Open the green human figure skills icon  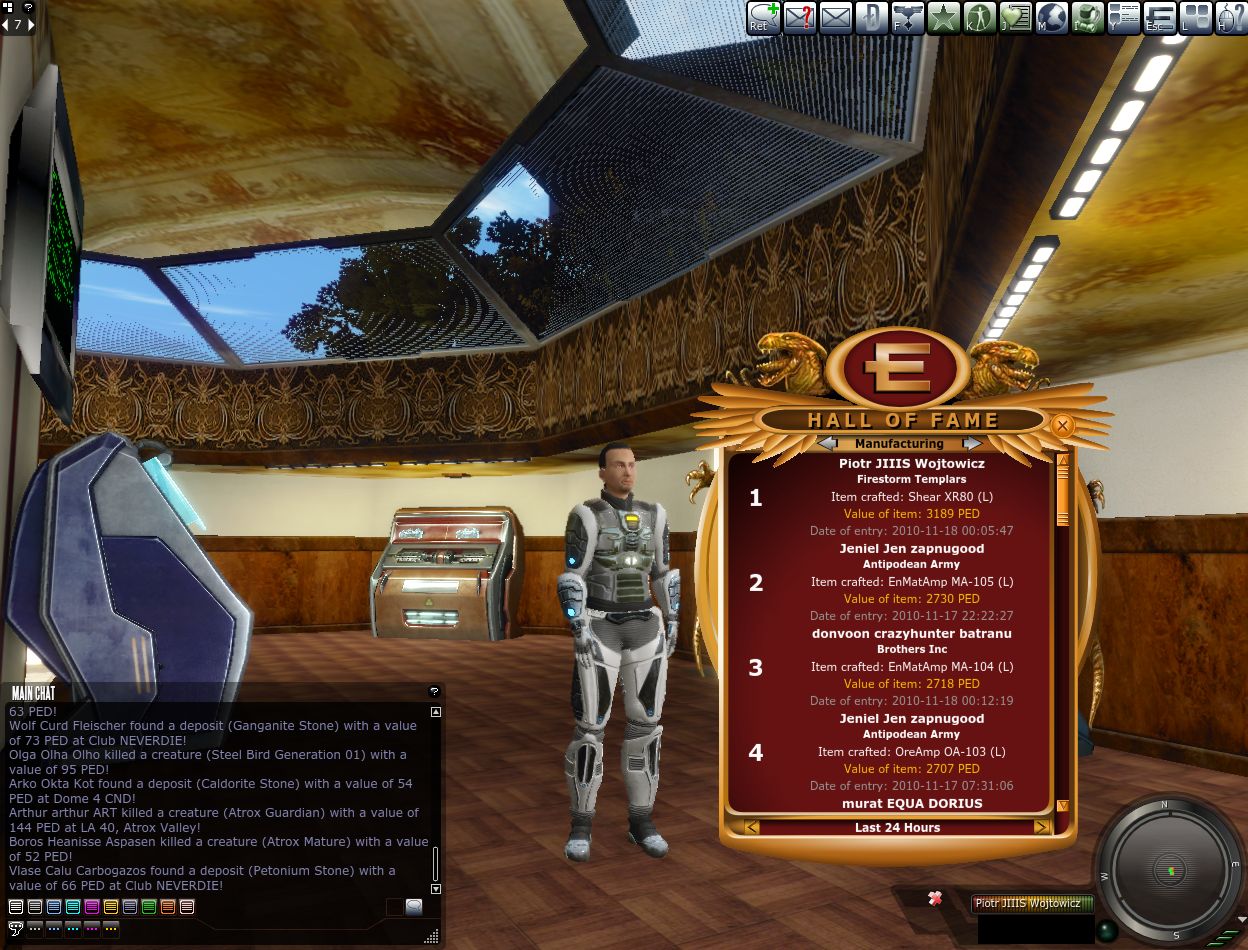979,17
